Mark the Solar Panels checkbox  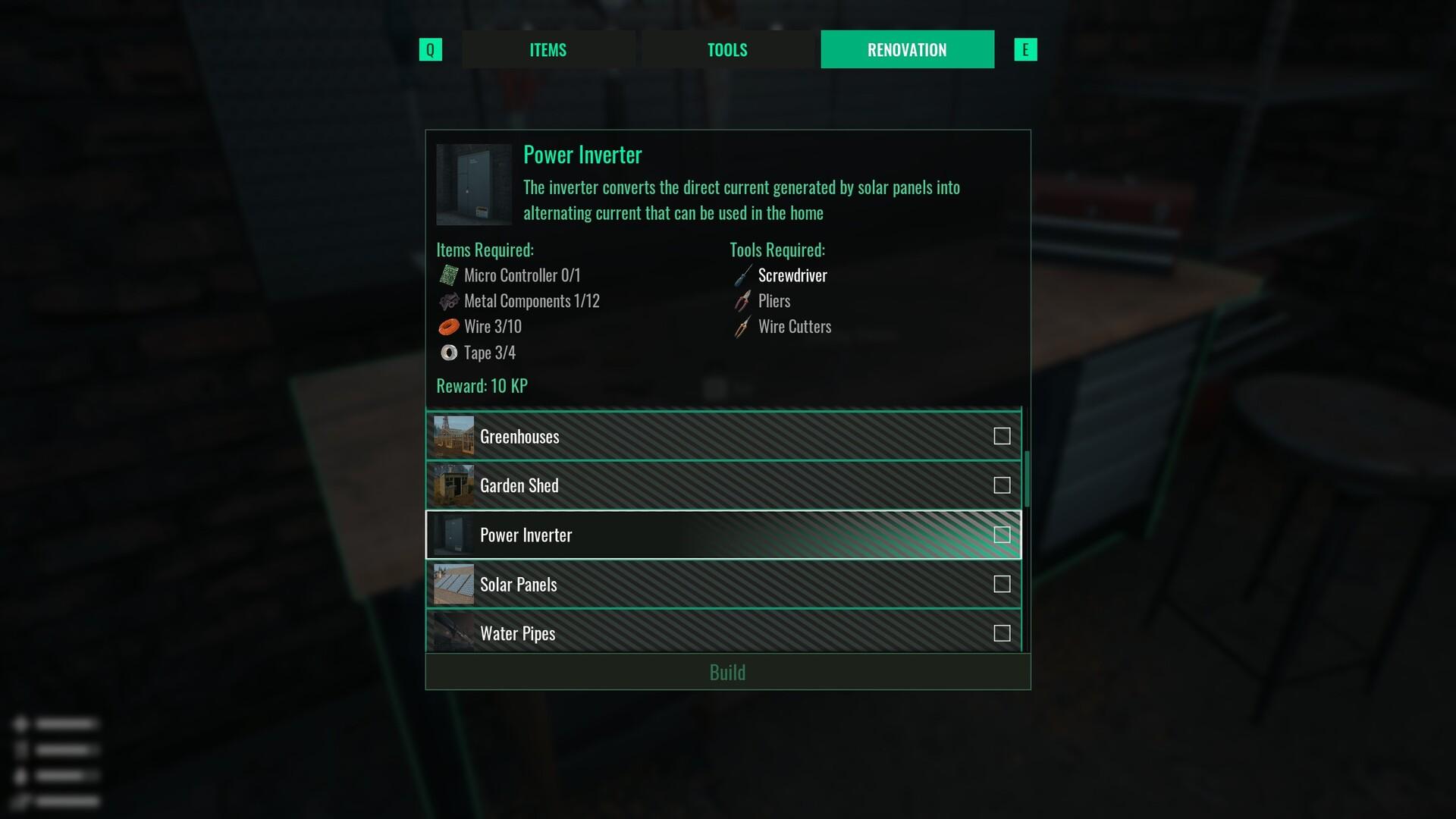point(1002,584)
